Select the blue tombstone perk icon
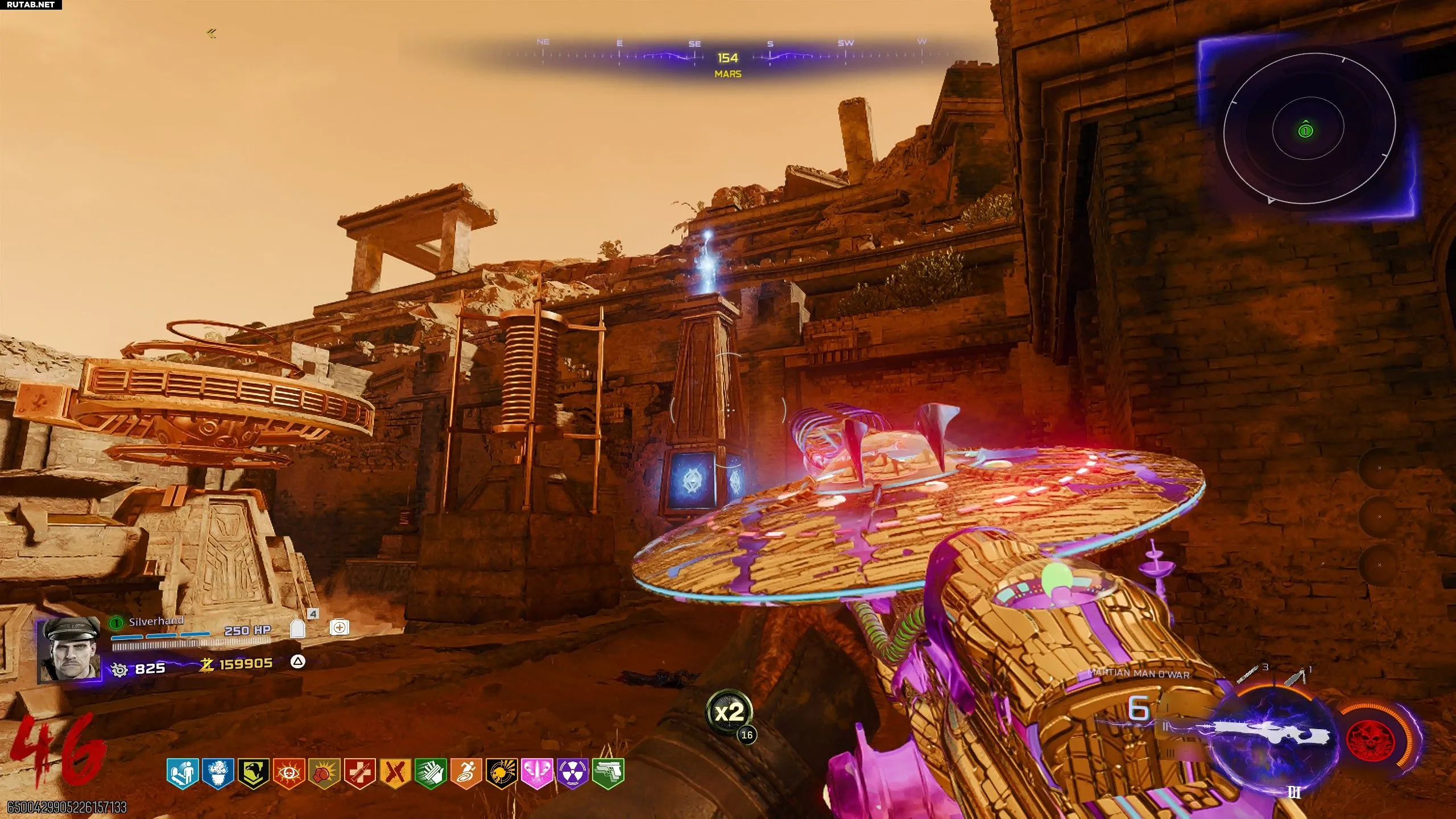The height and width of the screenshot is (819, 1456). [182, 773]
